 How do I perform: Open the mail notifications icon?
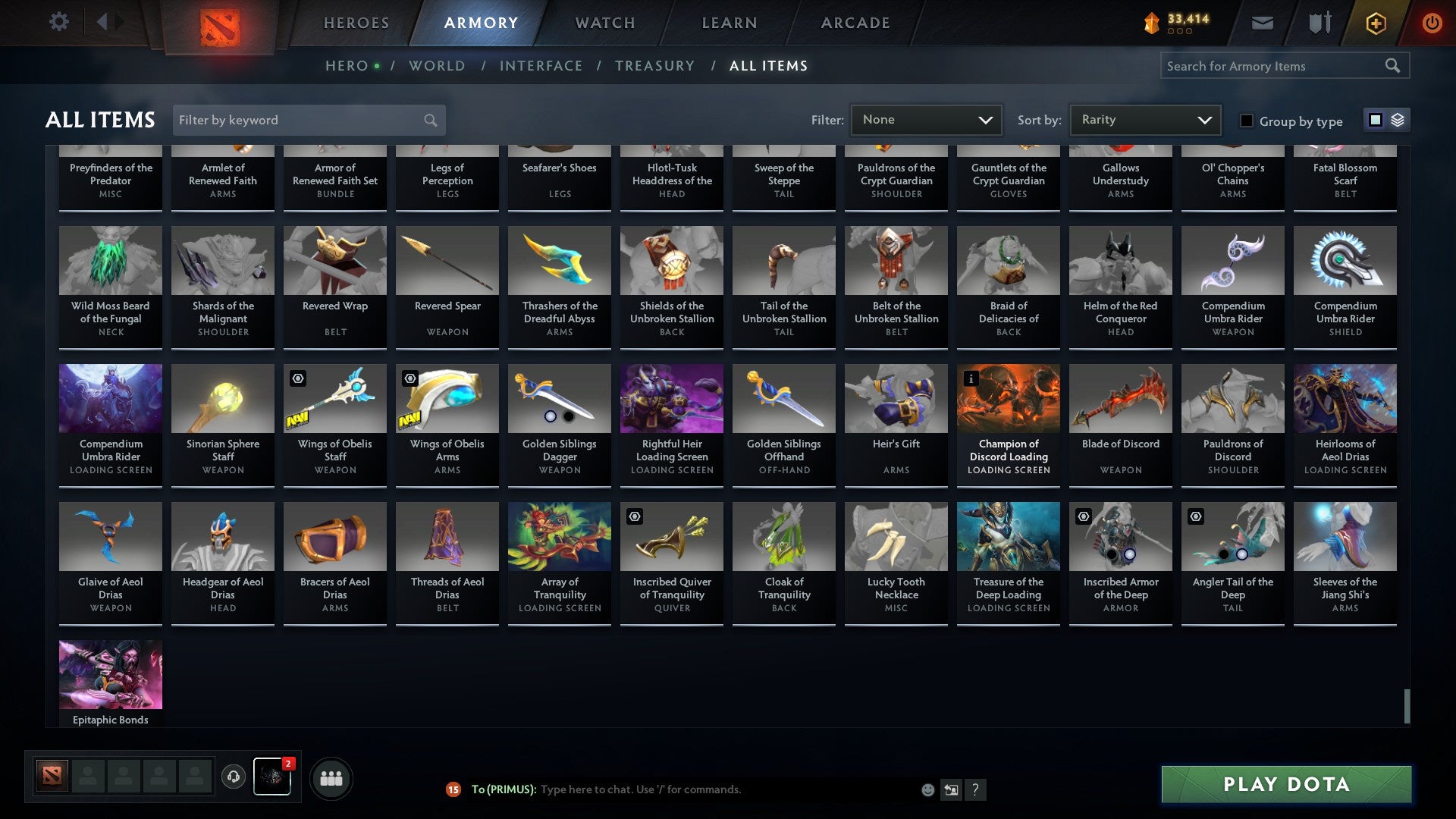tap(1263, 23)
